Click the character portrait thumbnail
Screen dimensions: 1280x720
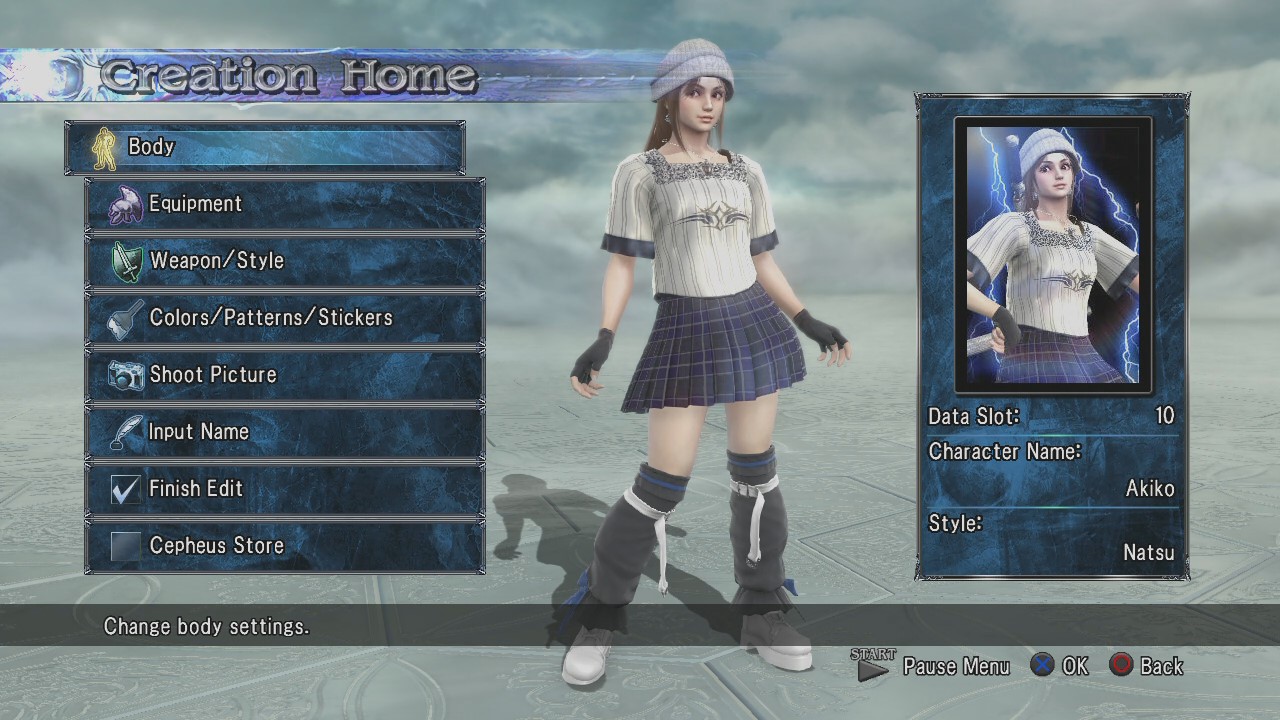click(1053, 254)
